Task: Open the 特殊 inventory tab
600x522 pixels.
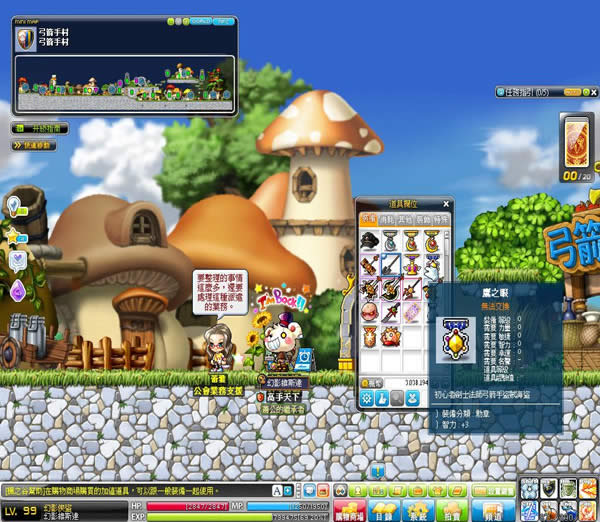Action: [x=441, y=218]
